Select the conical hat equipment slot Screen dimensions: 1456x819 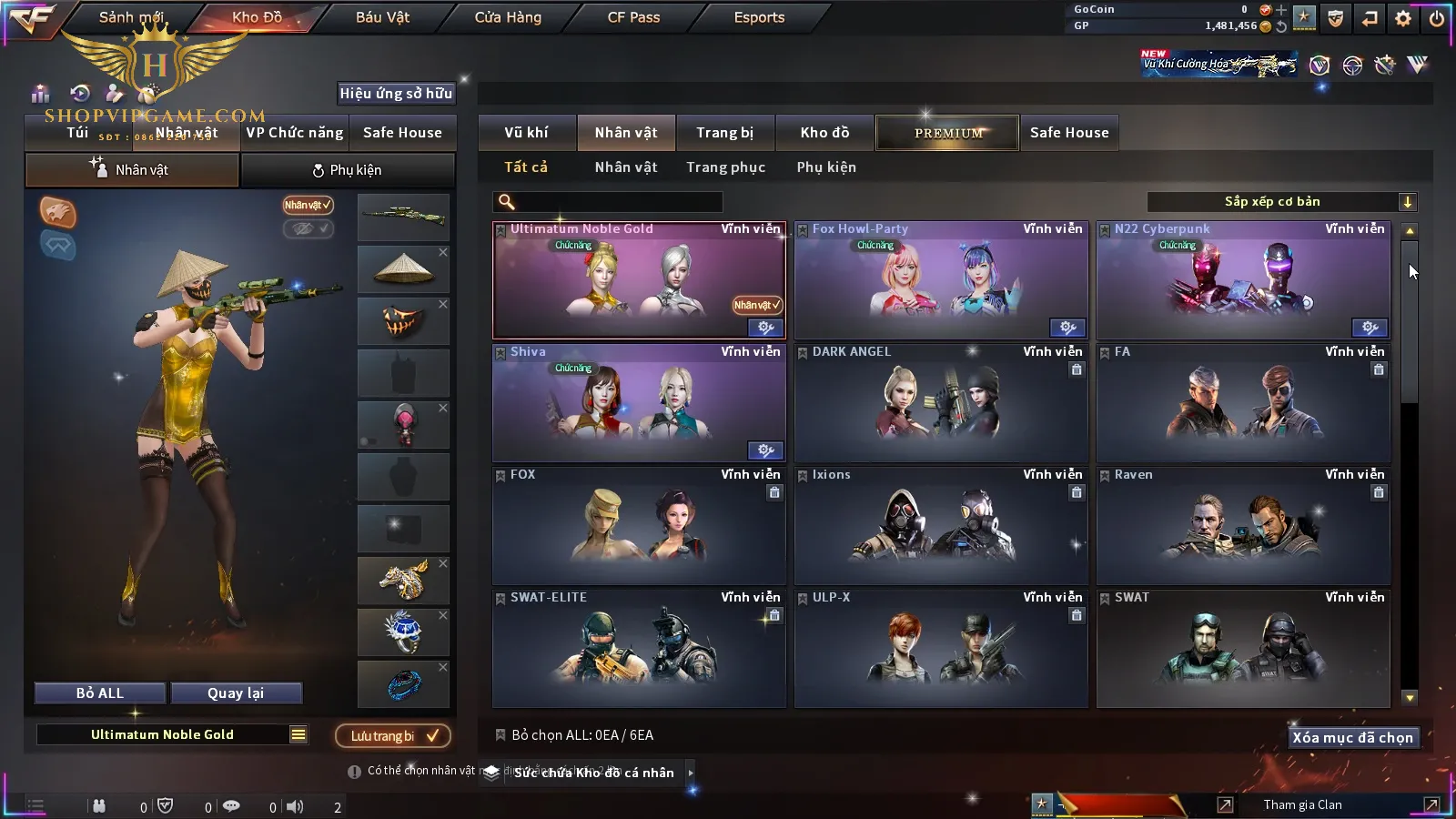403,269
